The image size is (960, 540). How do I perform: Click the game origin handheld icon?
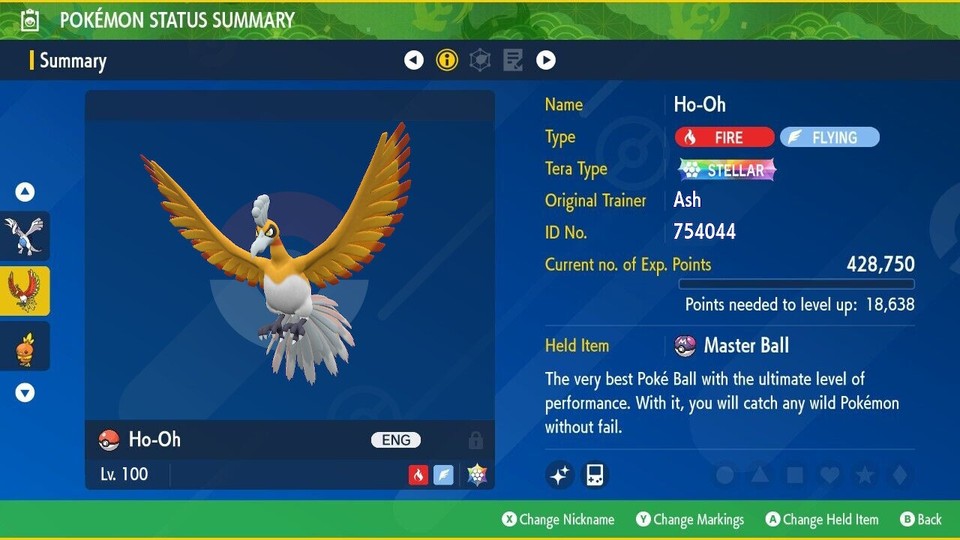point(595,474)
